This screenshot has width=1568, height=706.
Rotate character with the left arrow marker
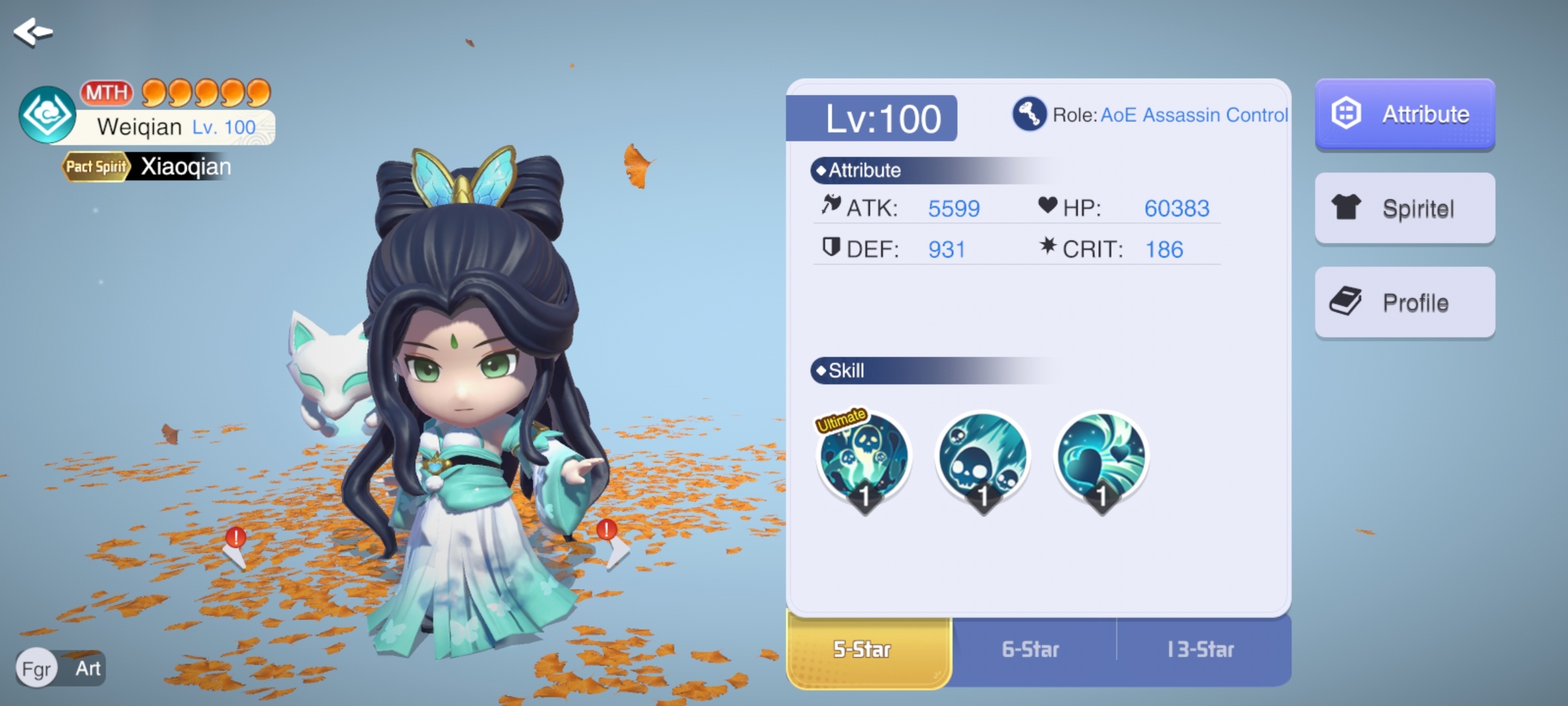235,548
